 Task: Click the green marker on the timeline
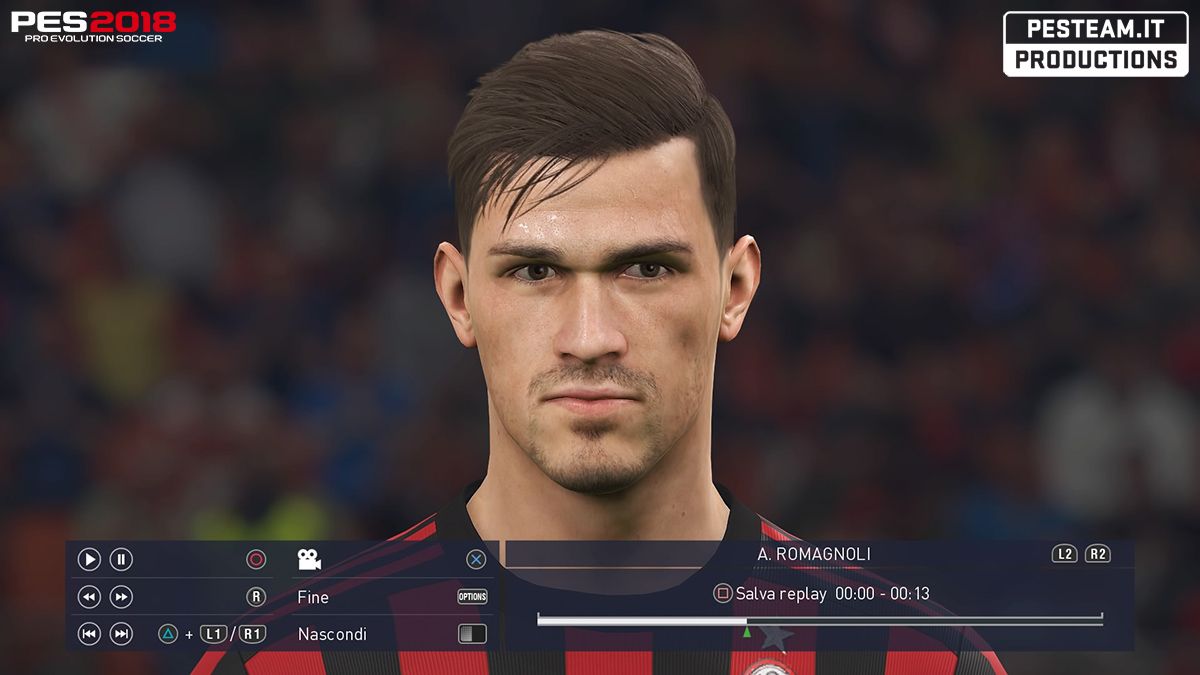746,632
